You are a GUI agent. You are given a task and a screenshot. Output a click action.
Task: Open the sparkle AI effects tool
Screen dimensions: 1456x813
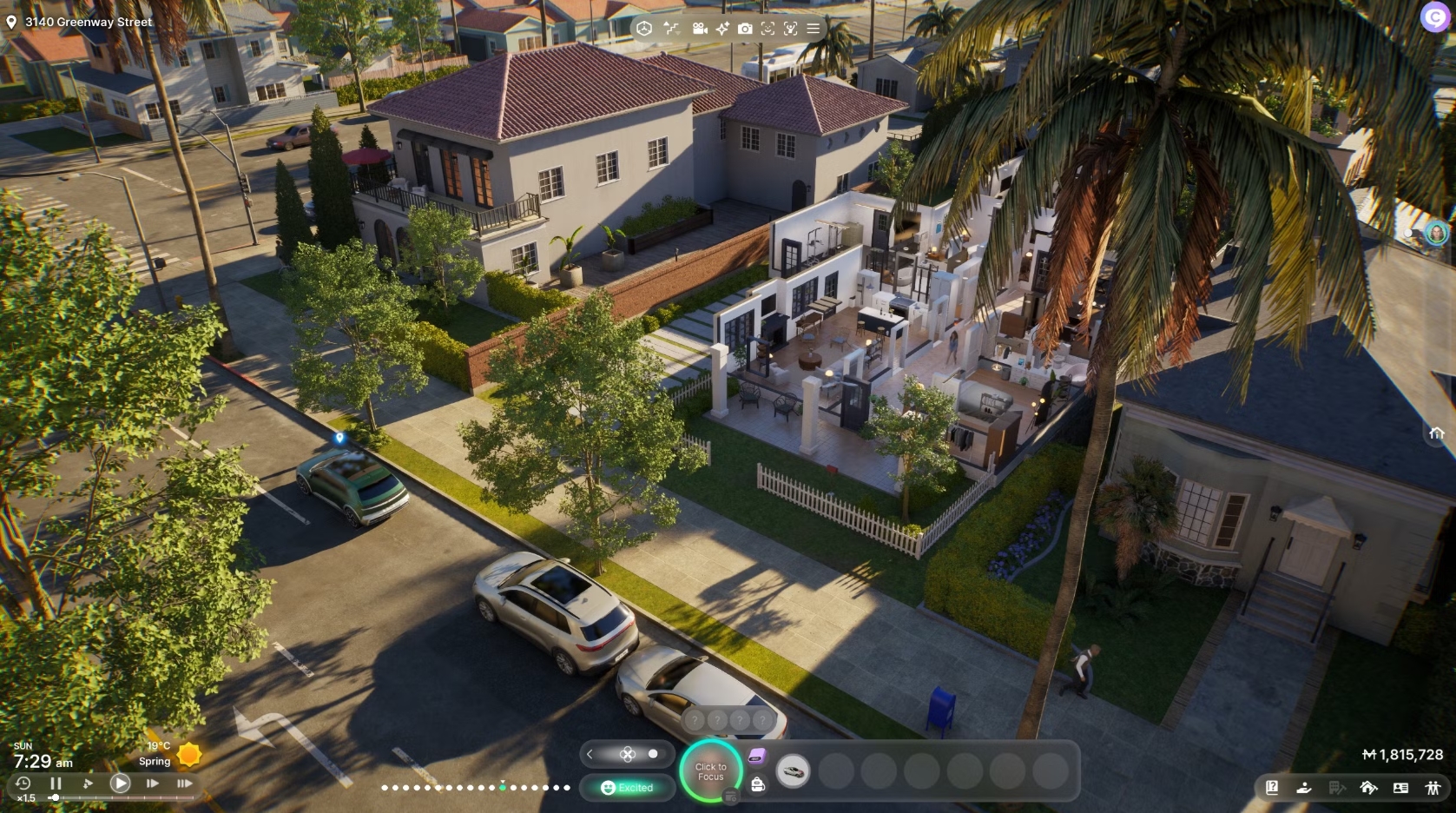pos(722,29)
